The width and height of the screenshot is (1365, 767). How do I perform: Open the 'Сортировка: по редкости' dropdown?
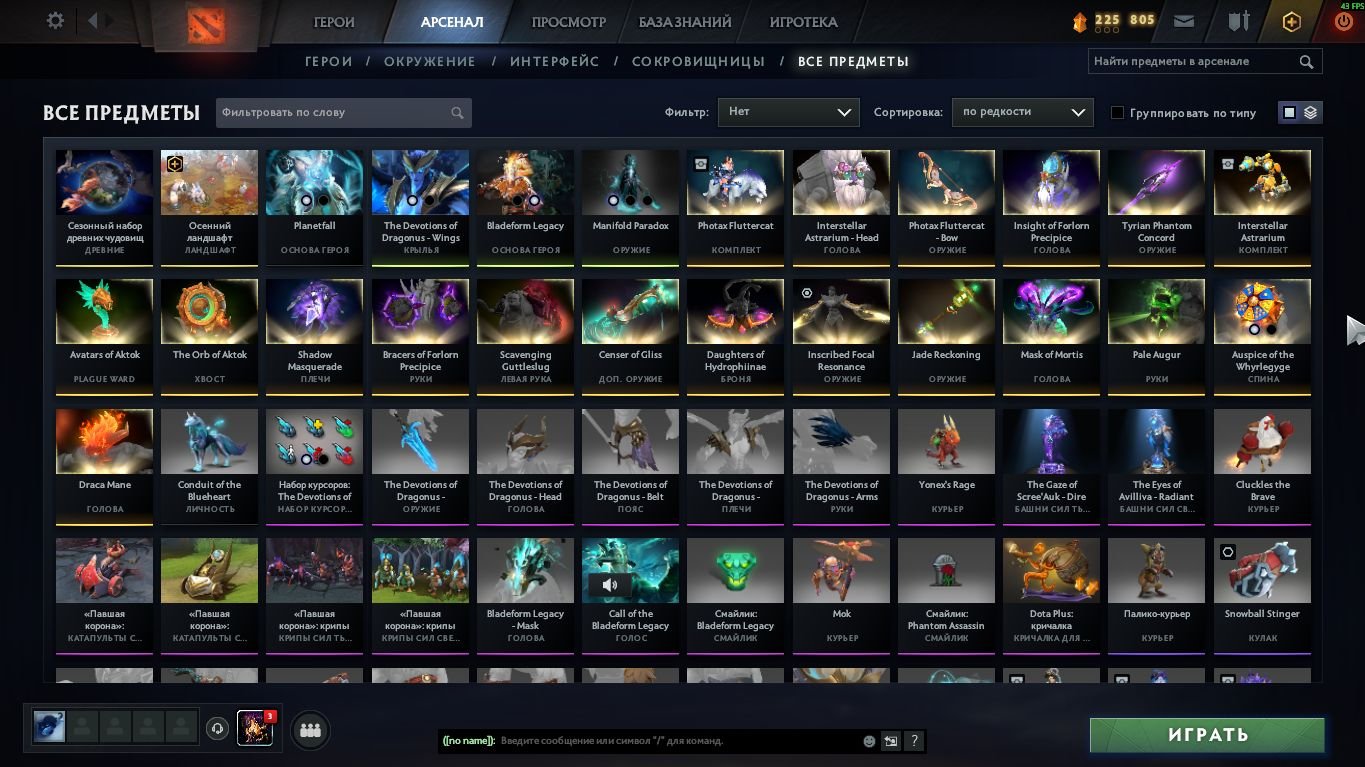[x=1022, y=112]
